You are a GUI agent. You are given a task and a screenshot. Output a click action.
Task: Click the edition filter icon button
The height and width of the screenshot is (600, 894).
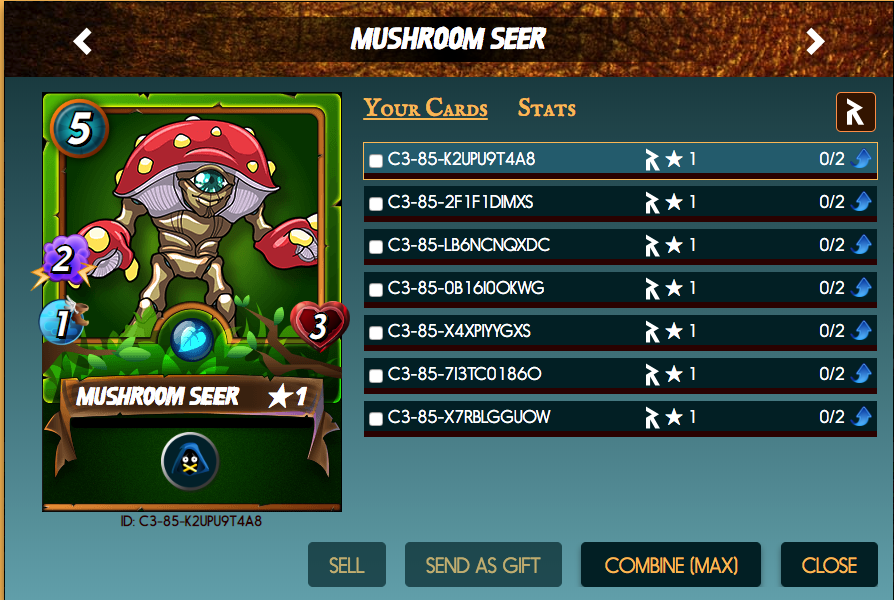(855, 112)
